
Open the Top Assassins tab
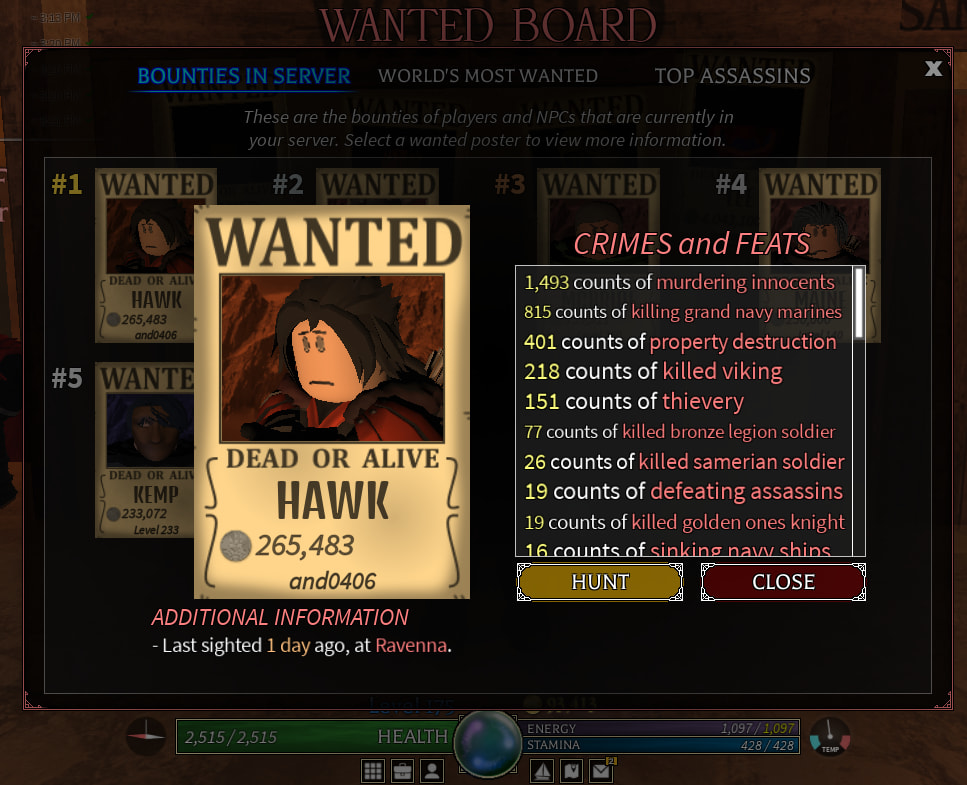point(732,76)
